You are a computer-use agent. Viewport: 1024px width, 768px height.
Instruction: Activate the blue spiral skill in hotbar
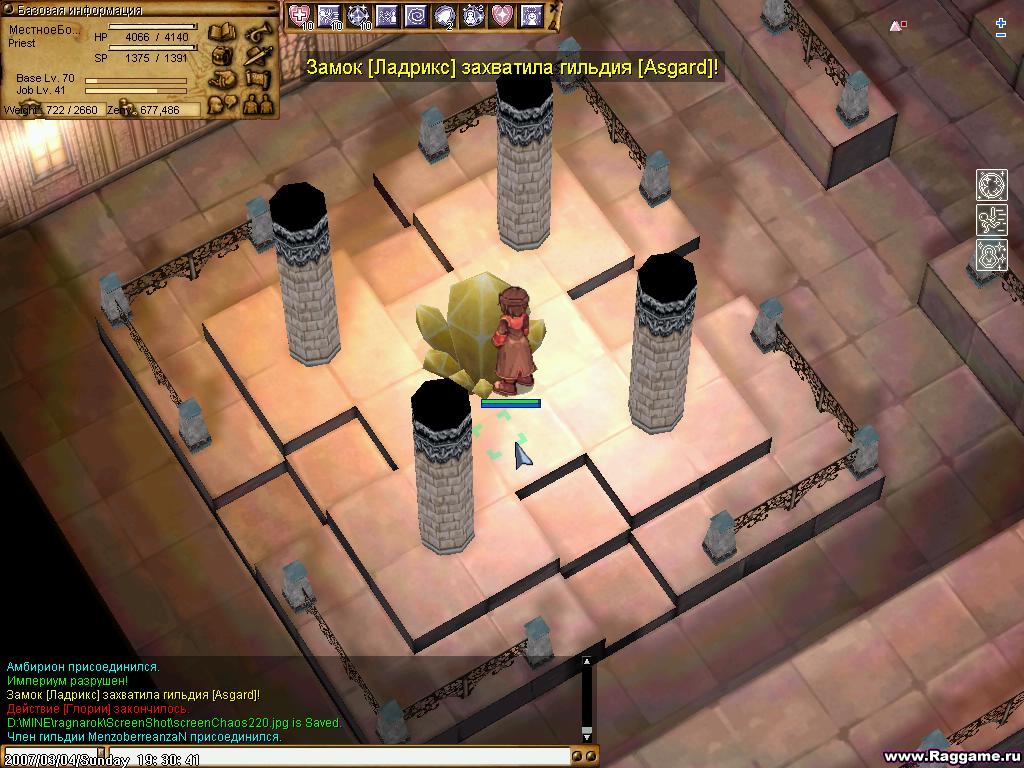pos(416,15)
